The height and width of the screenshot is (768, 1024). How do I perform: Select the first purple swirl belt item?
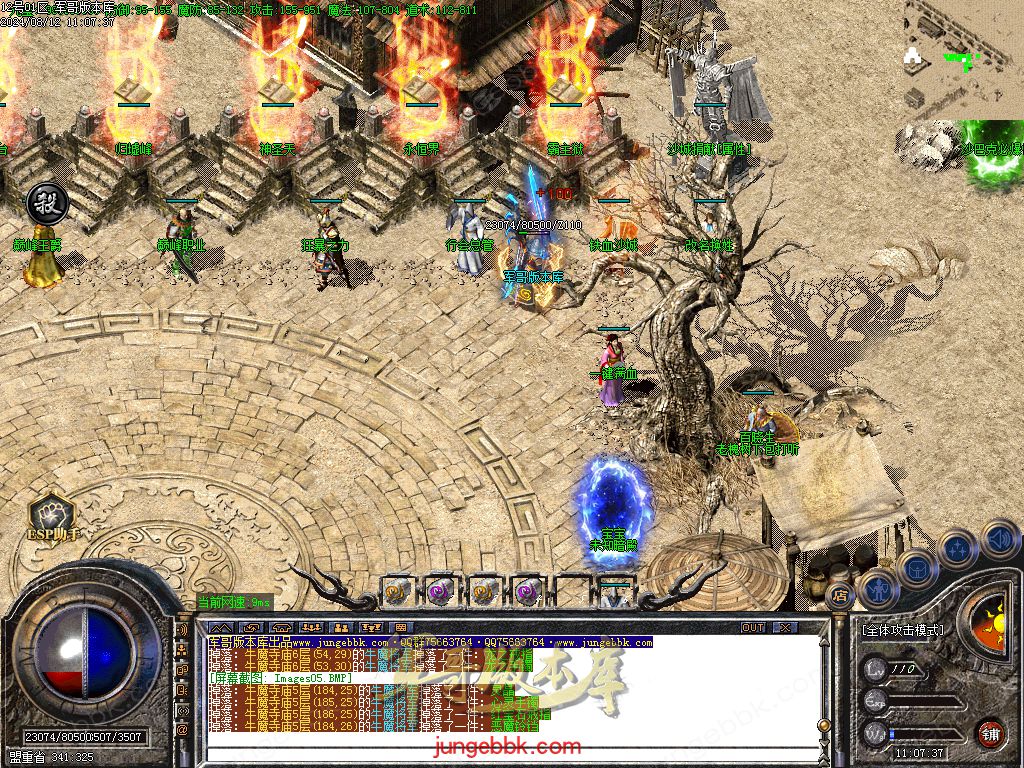pyautogui.click(x=439, y=590)
